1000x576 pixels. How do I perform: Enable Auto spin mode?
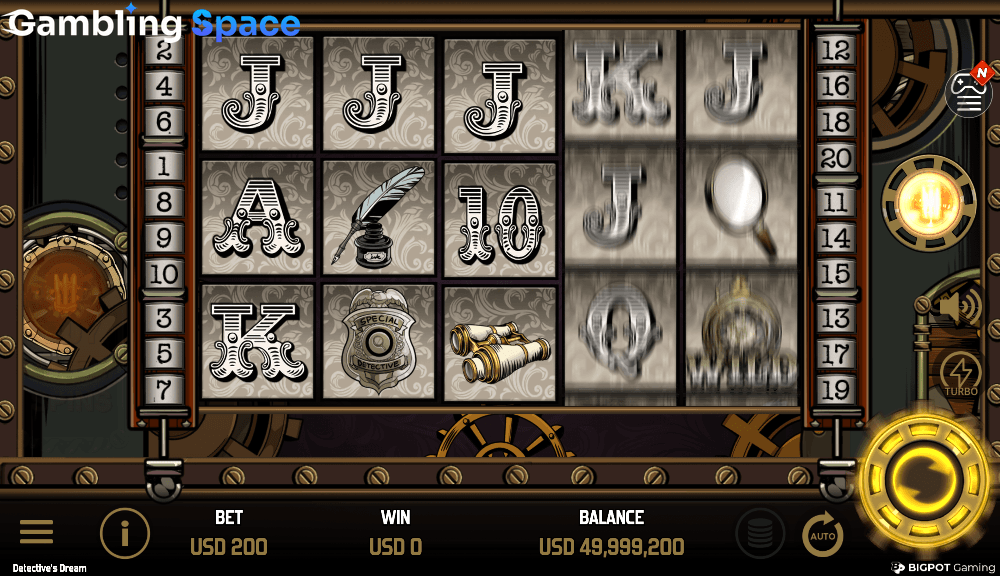click(823, 535)
